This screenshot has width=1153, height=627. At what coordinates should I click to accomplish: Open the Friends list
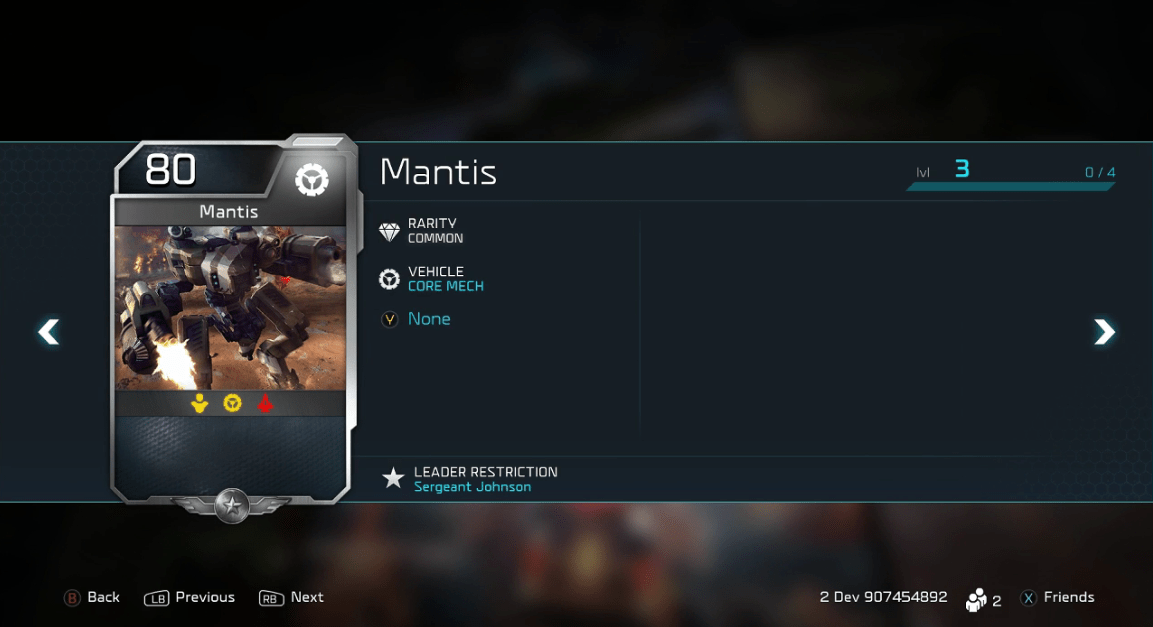coord(1057,597)
